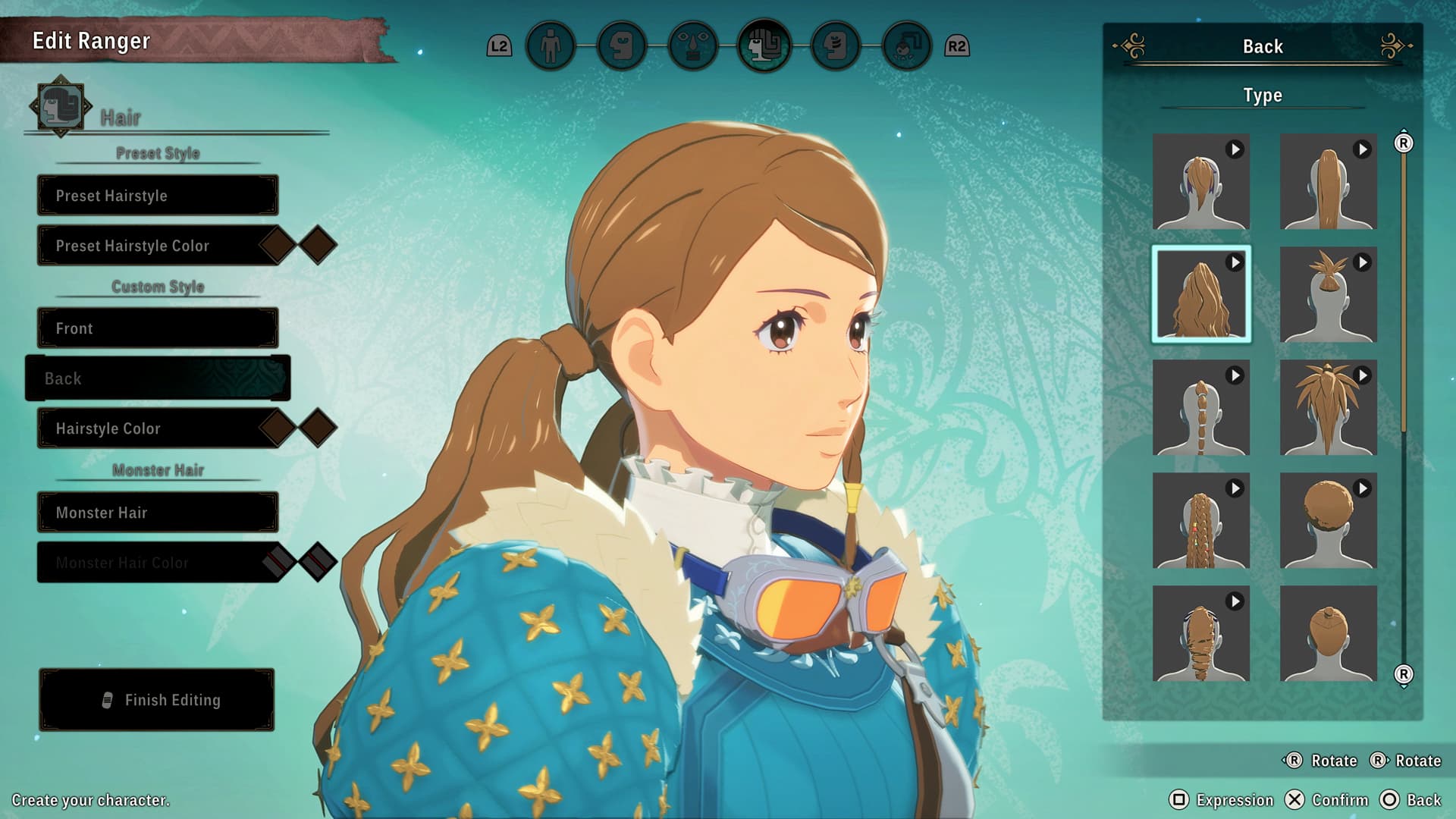Choose the spiky topknot hairstyle thumbnail
The image size is (1456, 819).
(x=1327, y=294)
